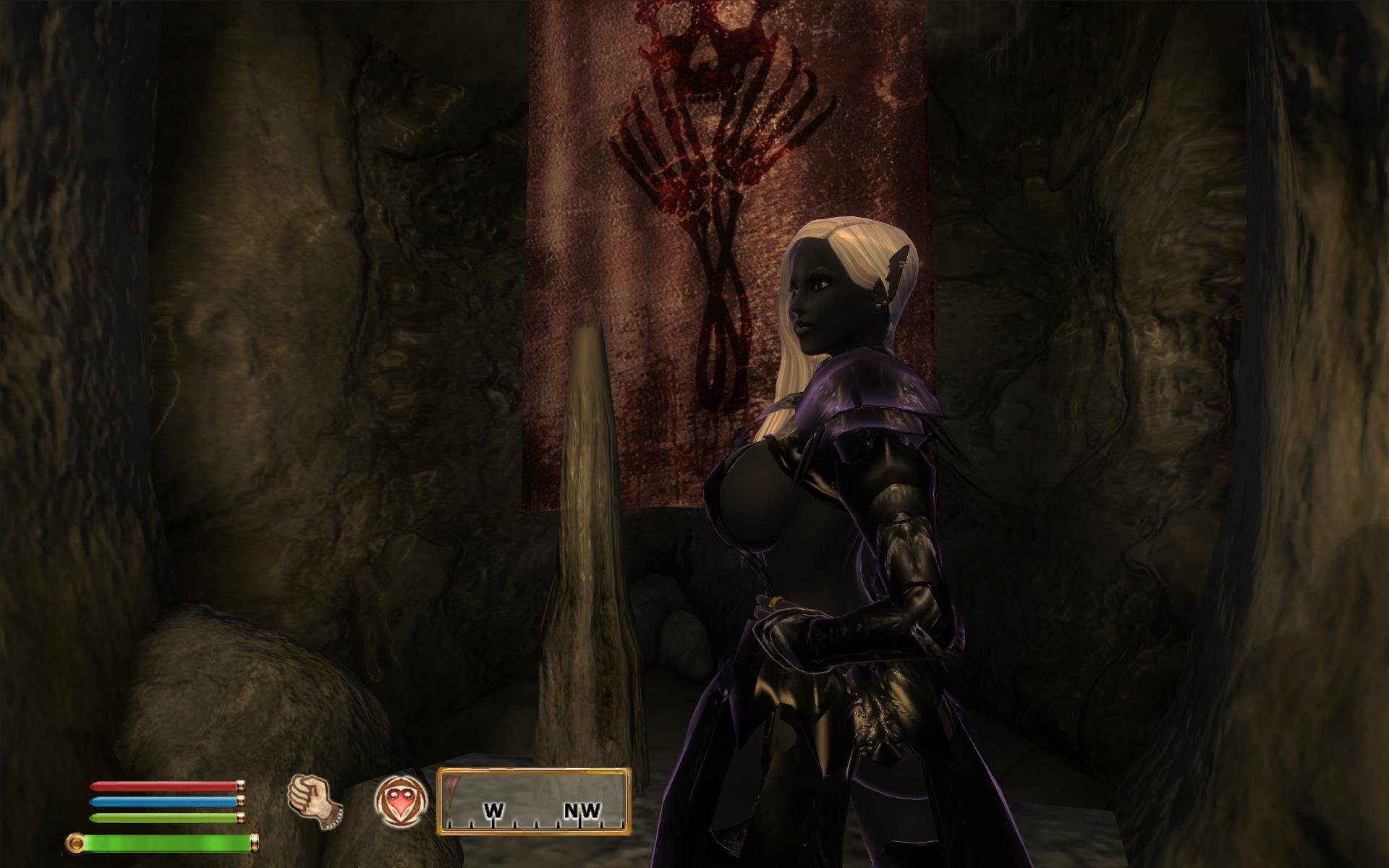Click the compass bar showing W and NW

click(x=534, y=801)
